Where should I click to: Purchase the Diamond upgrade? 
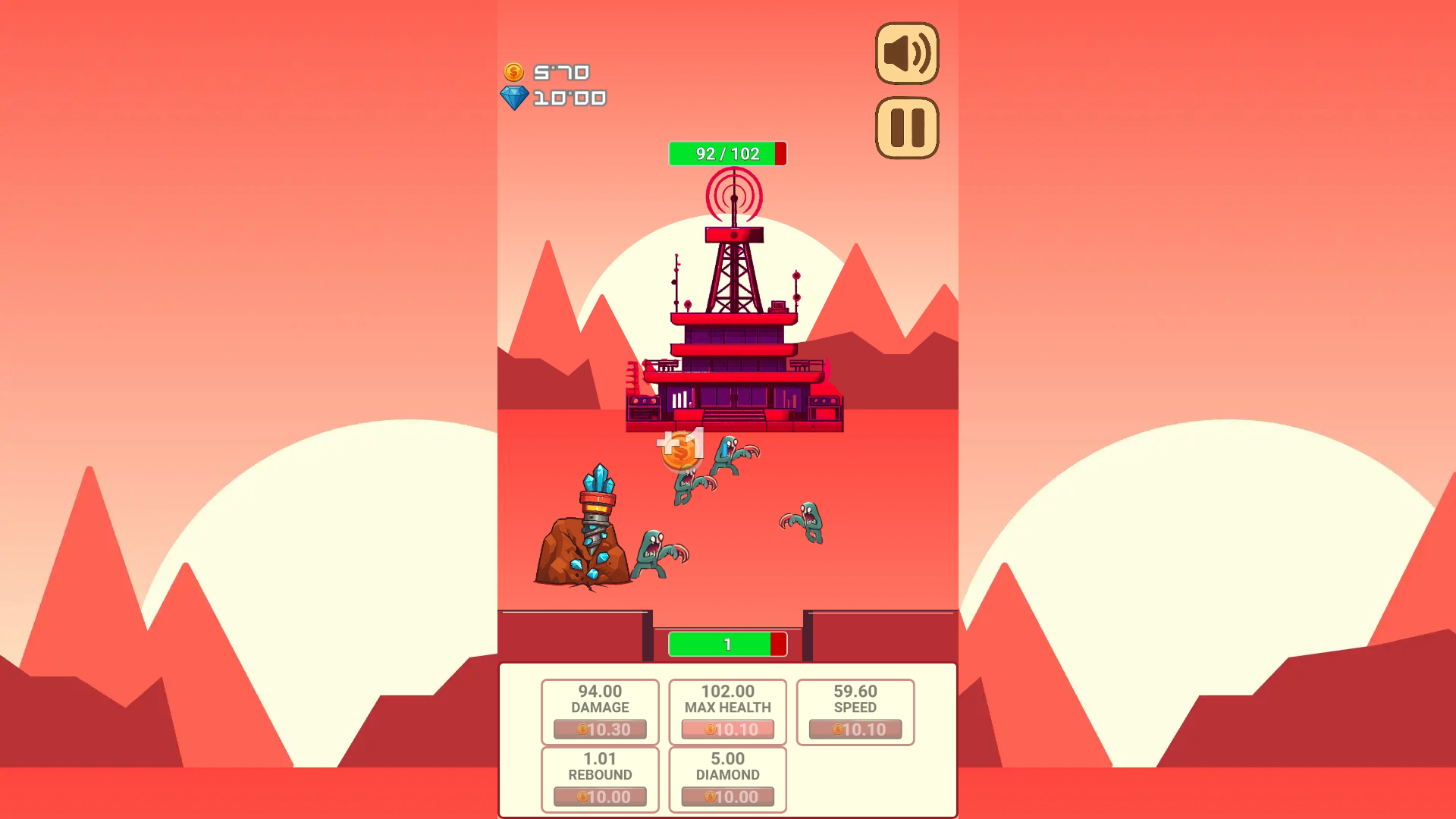tap(727, 796)
